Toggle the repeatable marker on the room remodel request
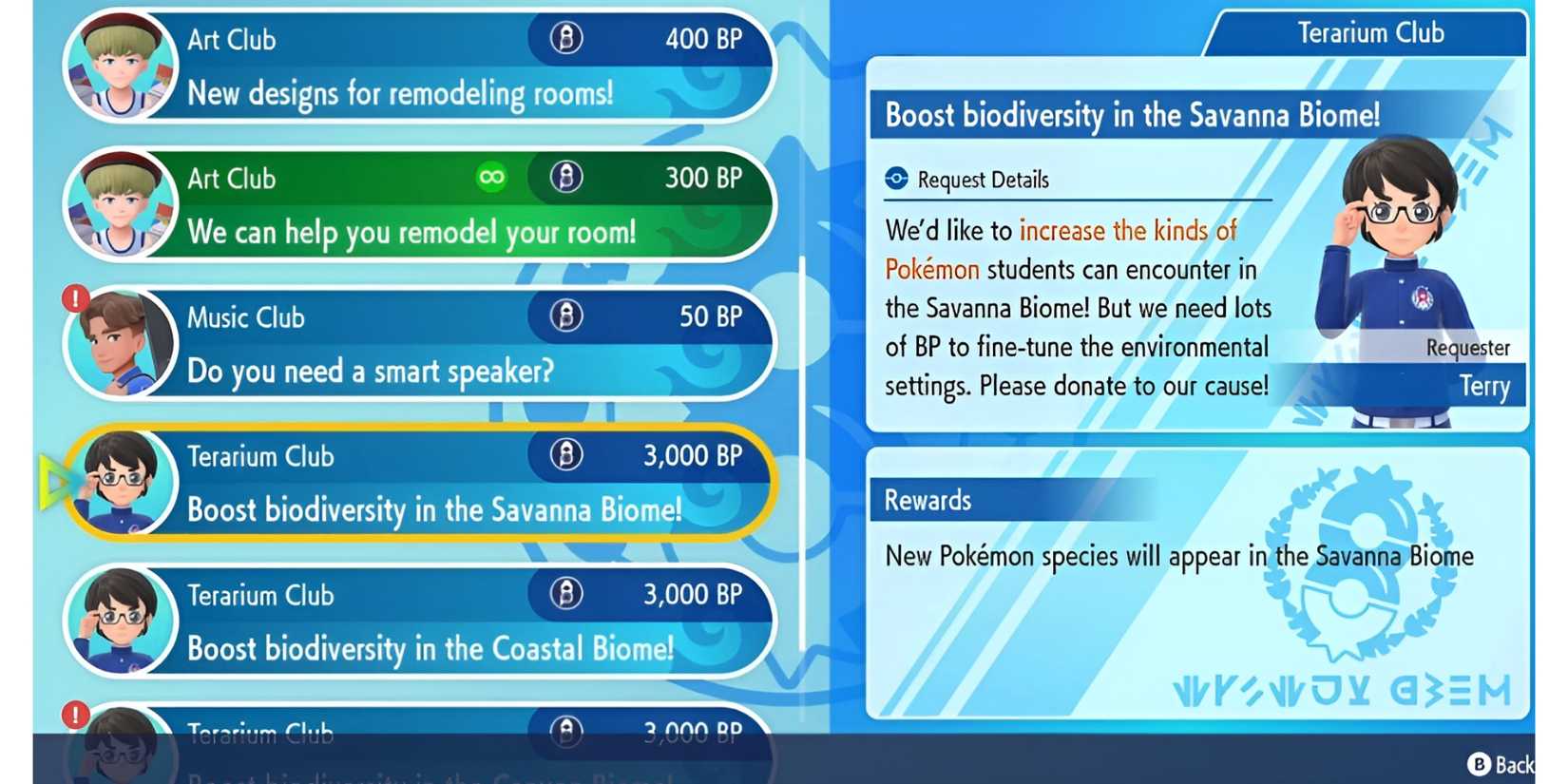This screenshot has height=784, width=1568. (x=491, y=178)
